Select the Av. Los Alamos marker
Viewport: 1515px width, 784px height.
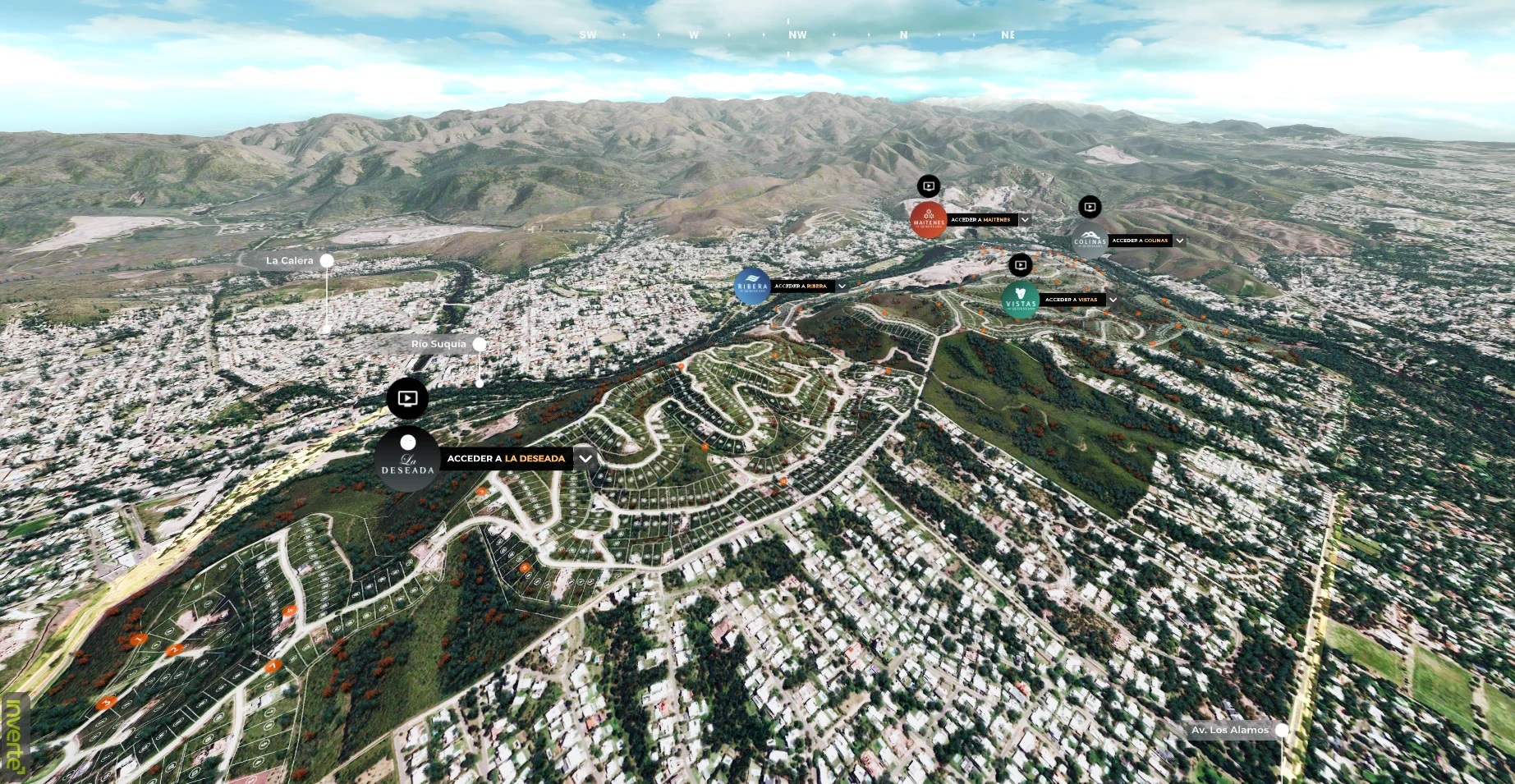1281,730
